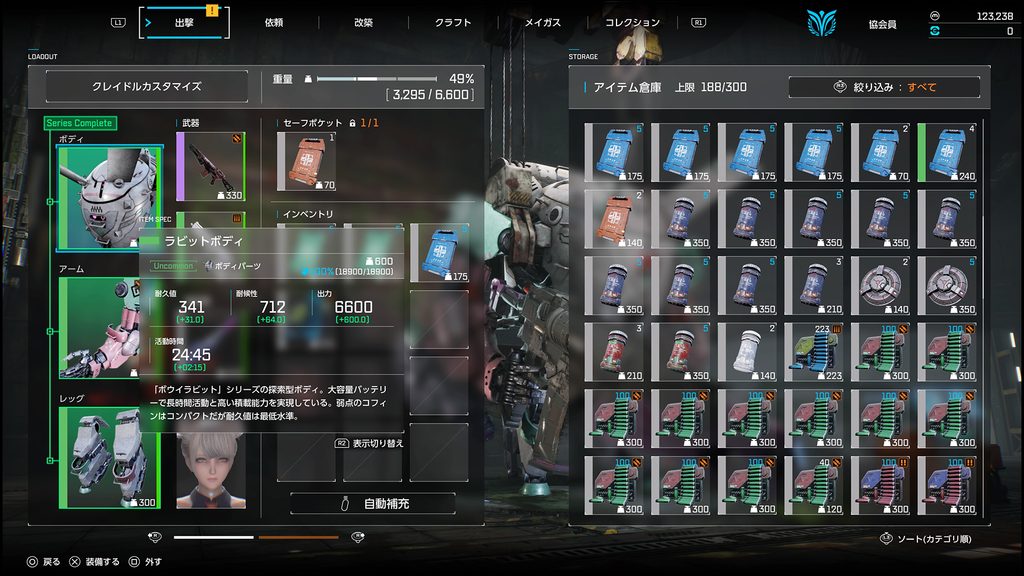
Task: Select the クラフト tab
Action: point(453,22)
